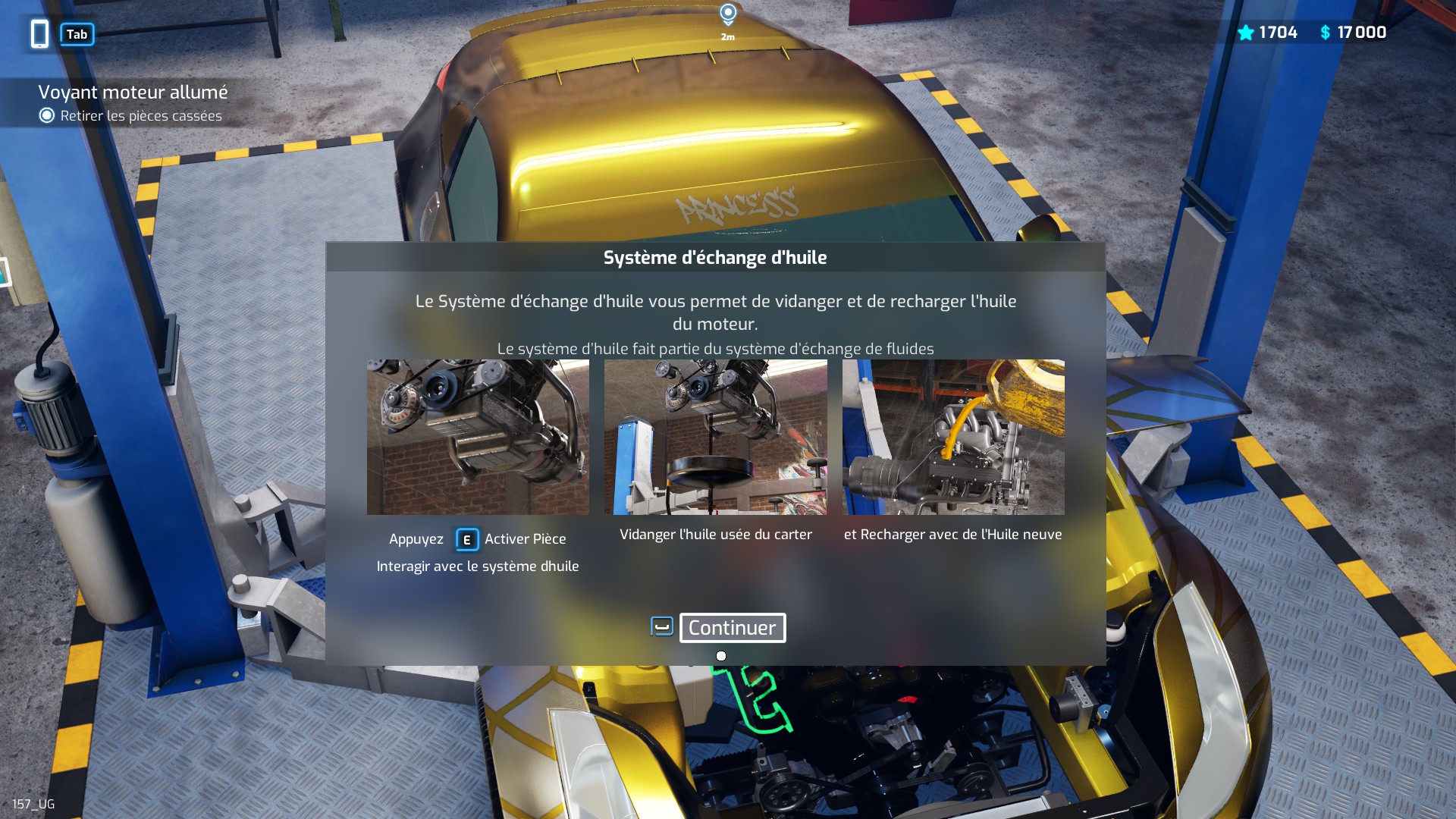
Task: Open the phone icon menu
Action: click(x=40, y=34)
